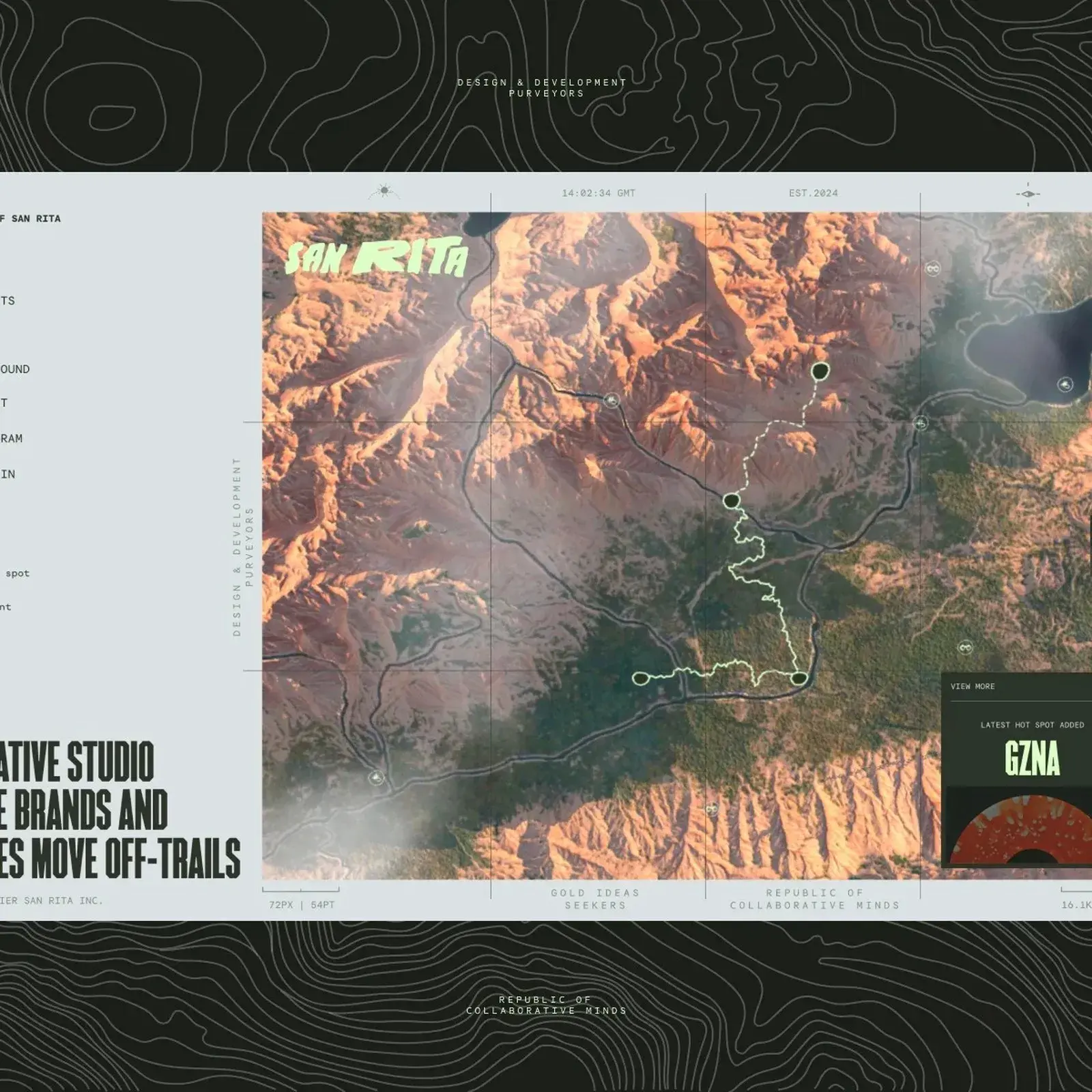
Task: Click the trail marker icon on the eastern road
Action: pos(923,425)
